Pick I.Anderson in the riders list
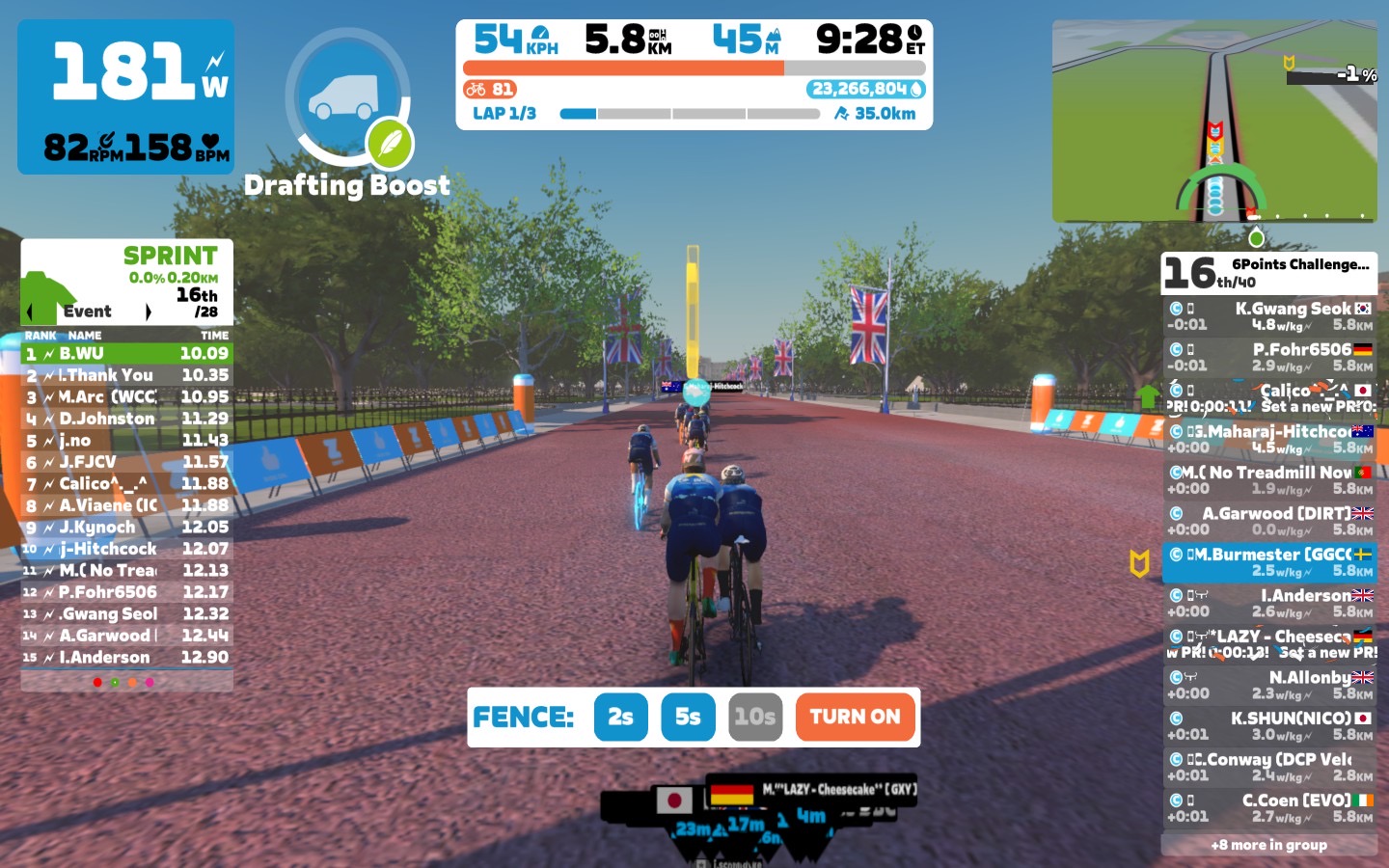 click(1268, 603)
